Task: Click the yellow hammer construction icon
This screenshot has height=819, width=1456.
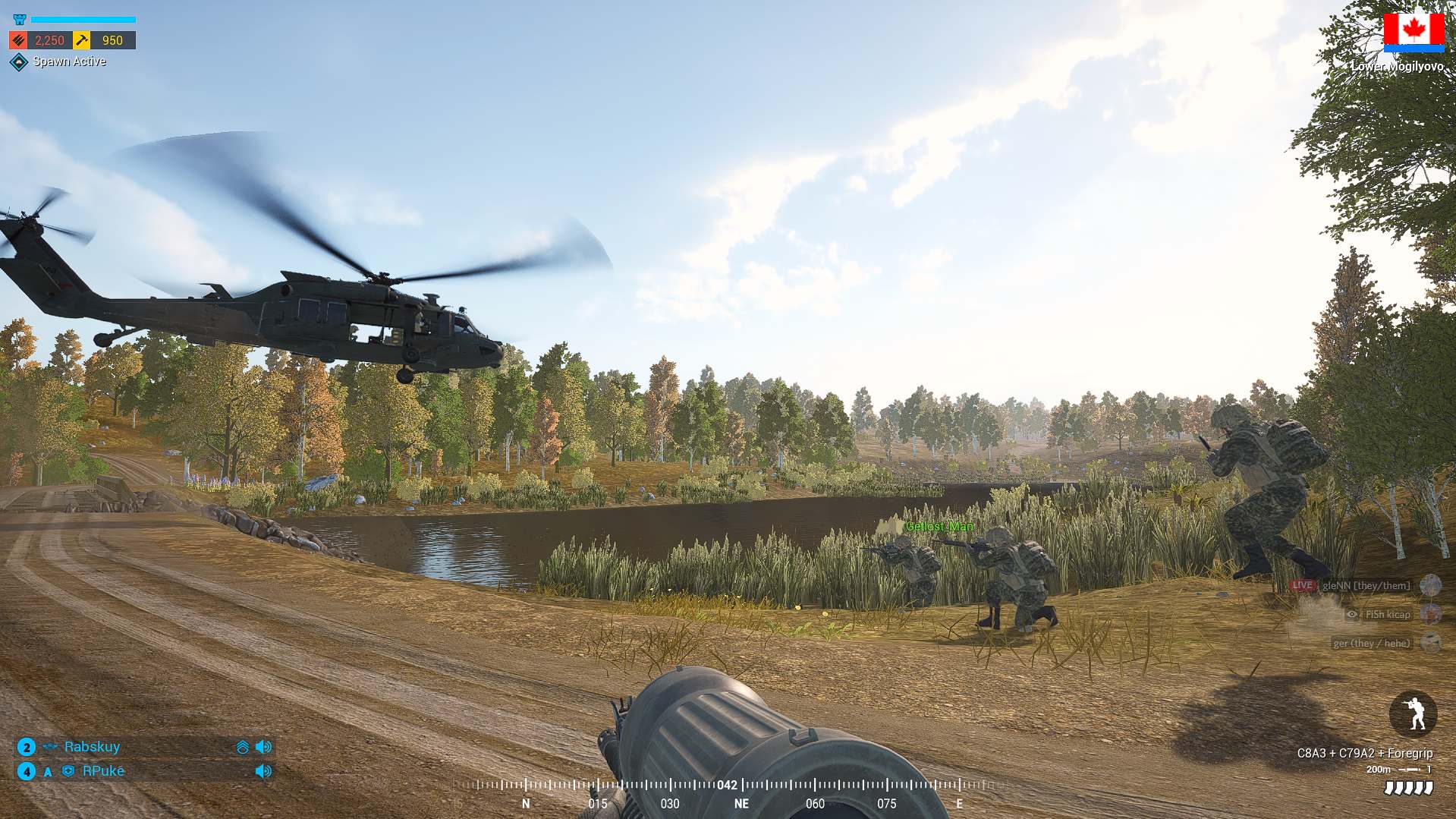Action: (82, 40)
